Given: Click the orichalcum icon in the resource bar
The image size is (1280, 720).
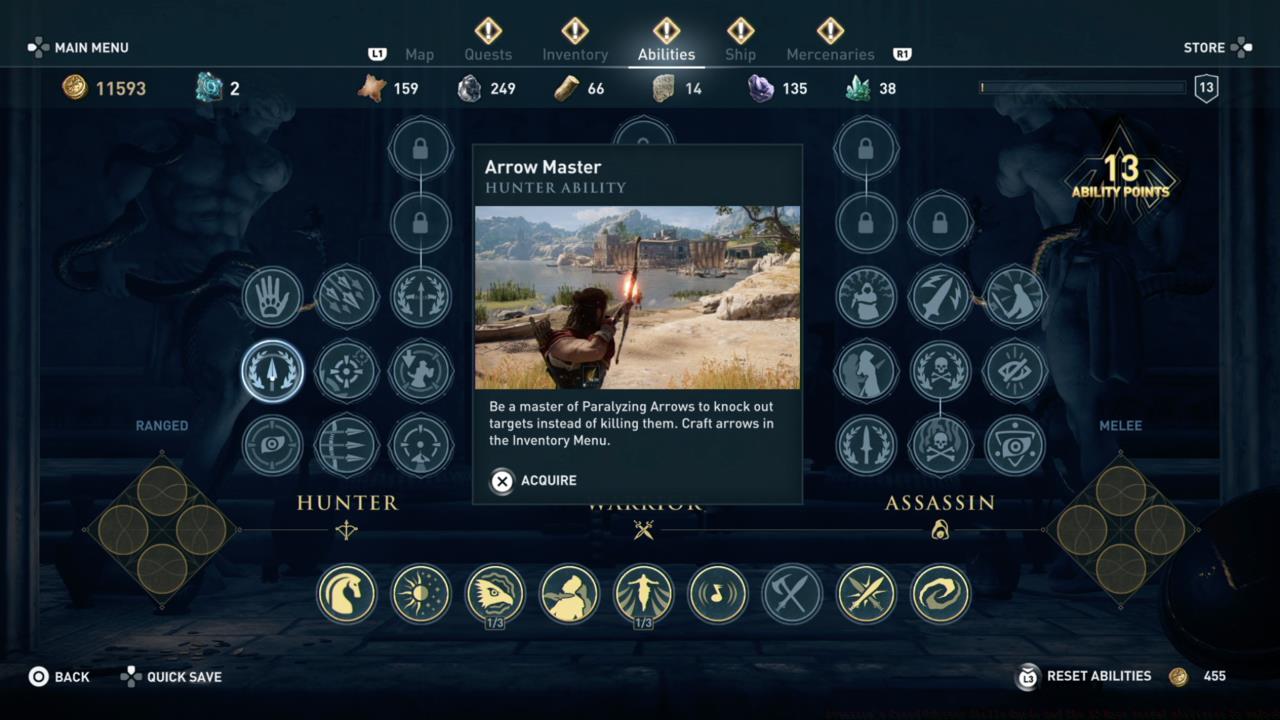Looking at the screenshot, I should [210, 88].
